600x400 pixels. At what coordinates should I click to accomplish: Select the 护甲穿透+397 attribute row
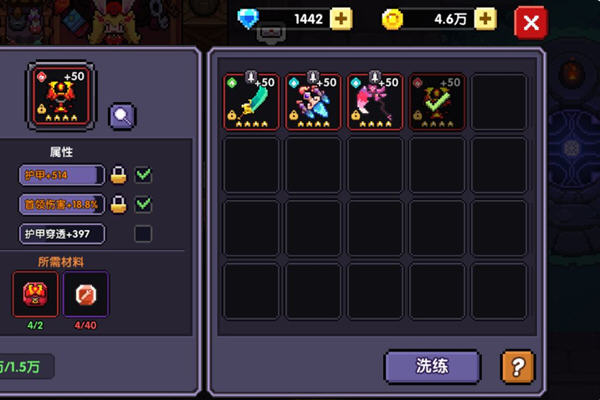tap(61, 234)
